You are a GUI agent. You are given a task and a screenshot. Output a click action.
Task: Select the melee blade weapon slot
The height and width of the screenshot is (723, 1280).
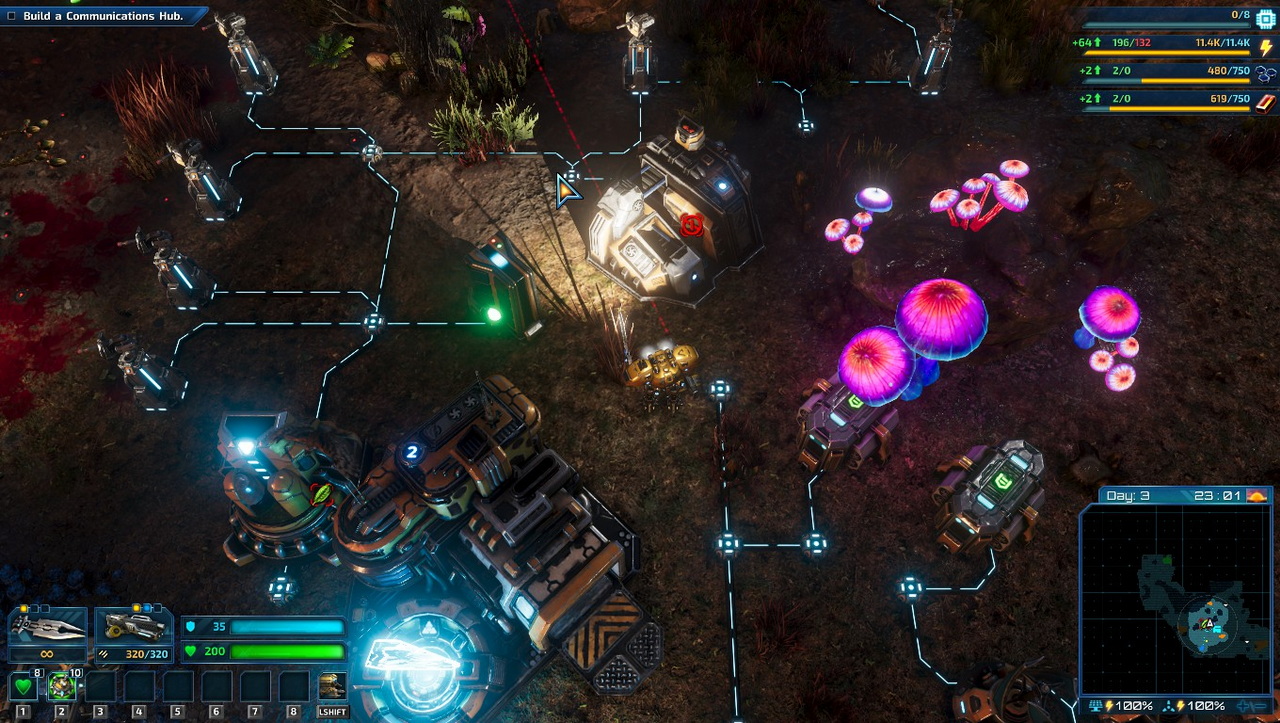click(47, 629)
